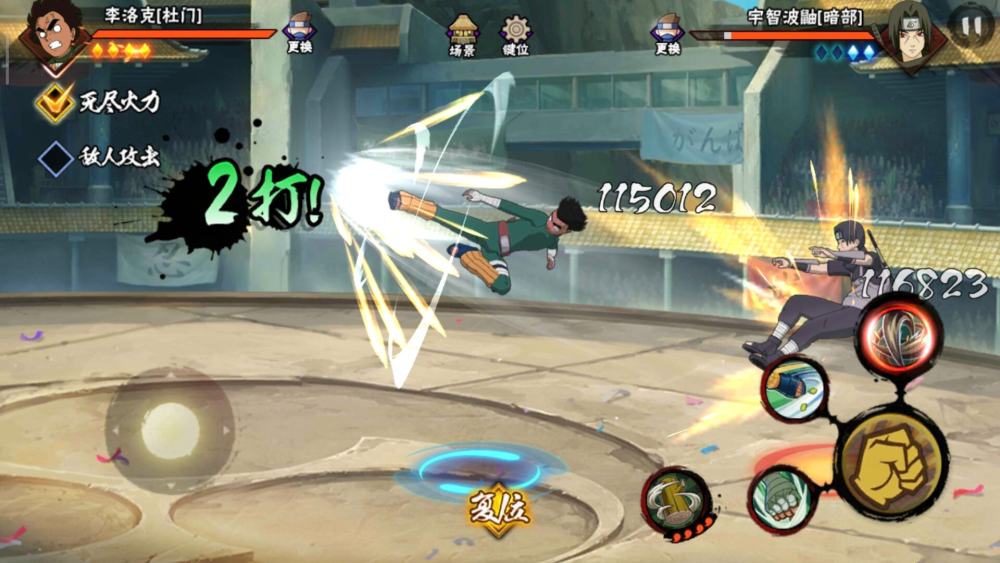This screenshot has height=563, width=1000.
Task: Unleash the red swirl ultimate skill
Action: pos(897,334)
